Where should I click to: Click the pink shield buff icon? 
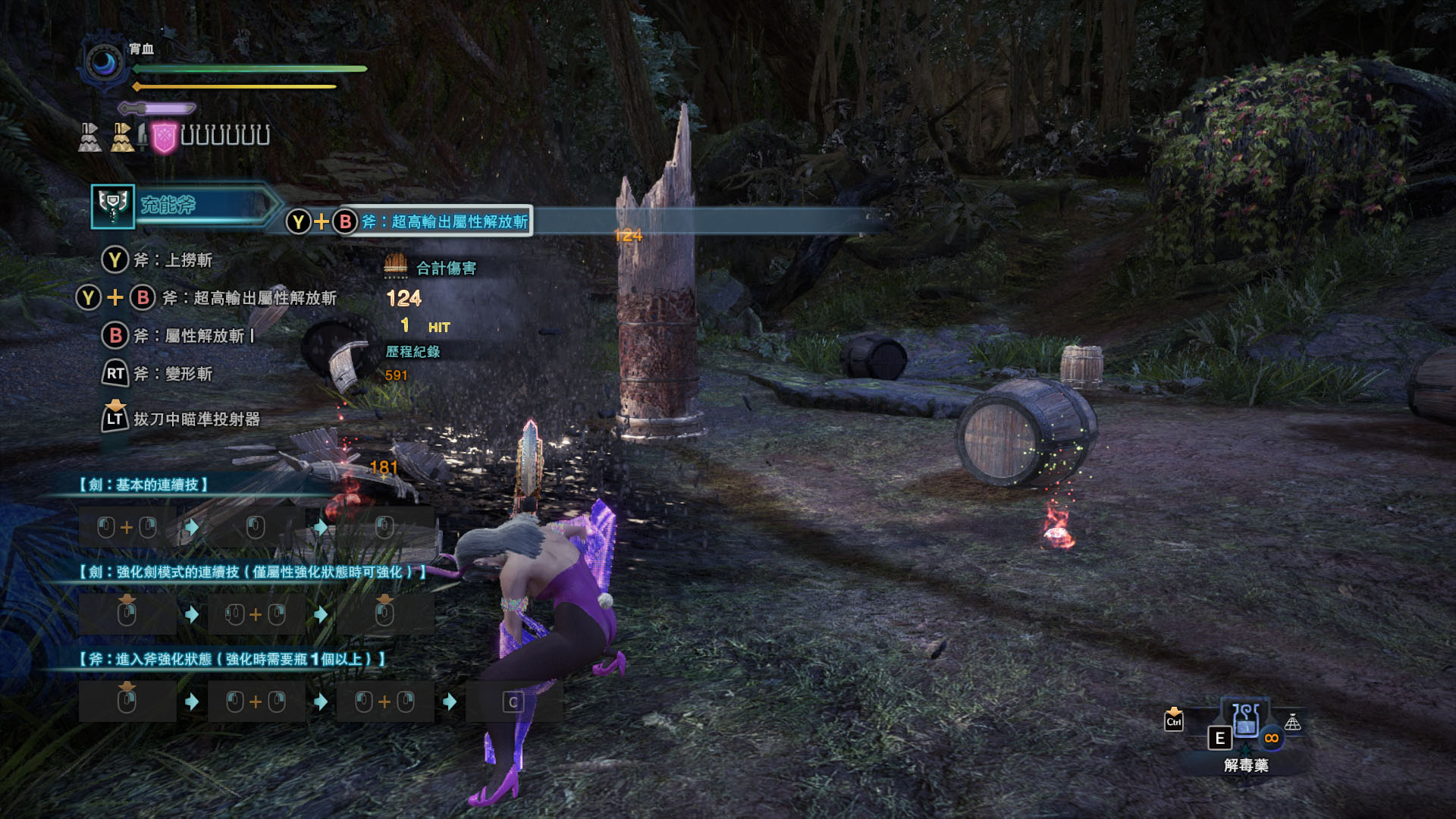tap(164, 137)
